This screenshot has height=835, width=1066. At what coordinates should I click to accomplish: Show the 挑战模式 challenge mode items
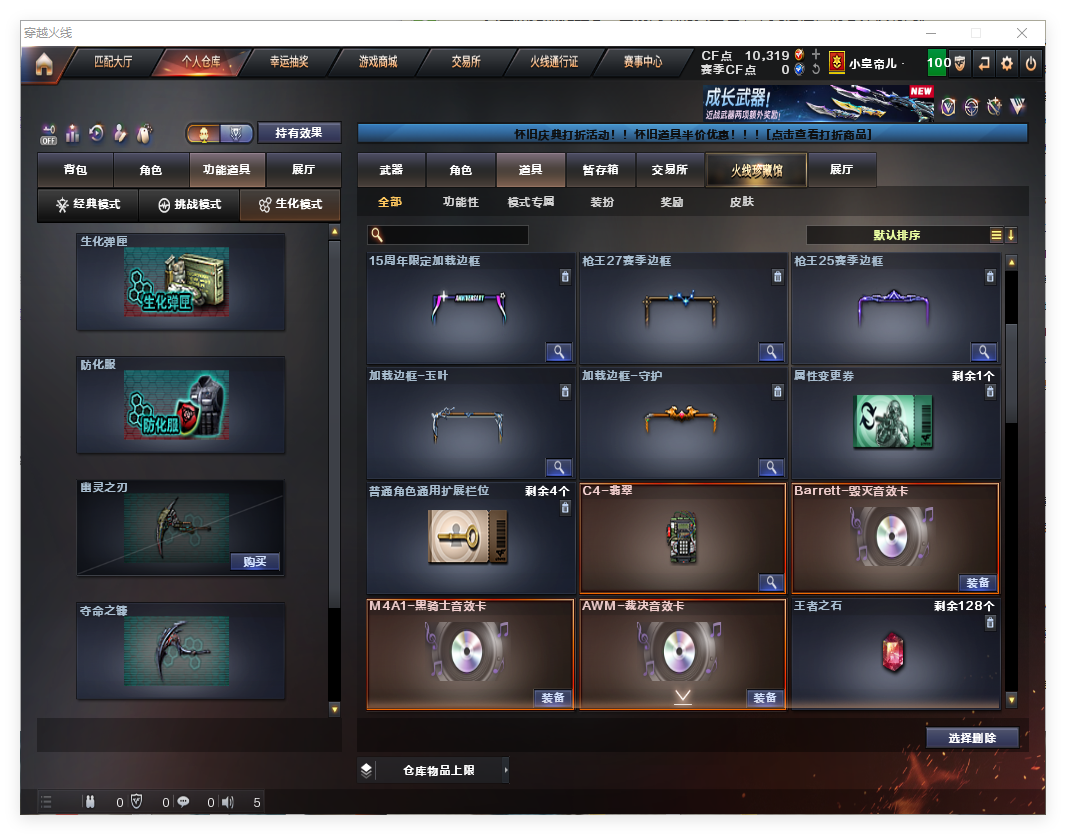tap(189, 205)
